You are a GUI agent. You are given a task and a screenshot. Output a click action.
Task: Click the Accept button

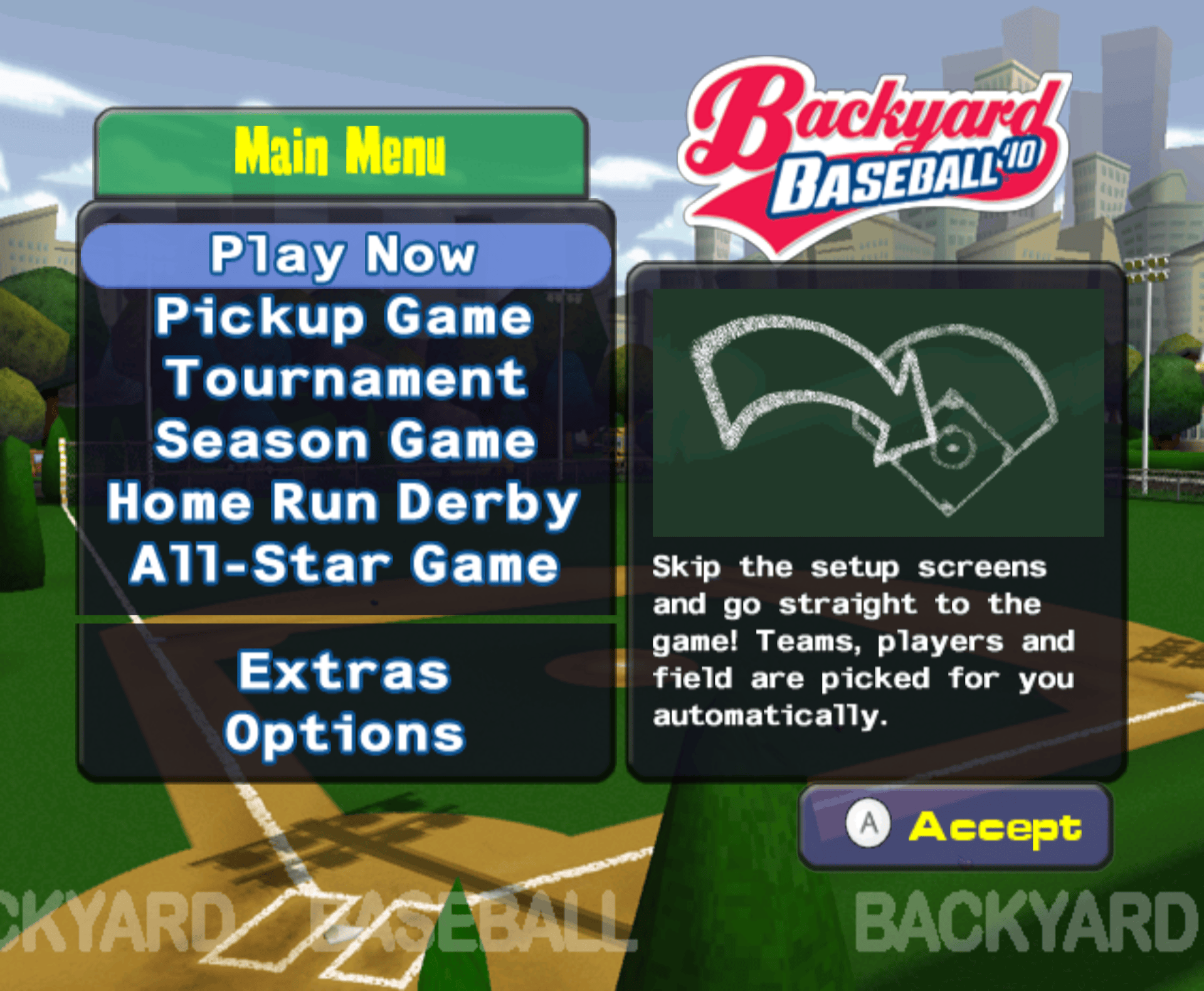point(955,825)
